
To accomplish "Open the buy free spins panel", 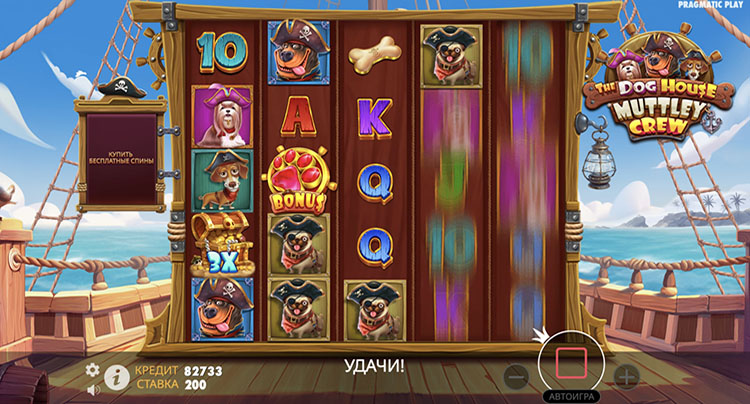I will coord(121,159).
